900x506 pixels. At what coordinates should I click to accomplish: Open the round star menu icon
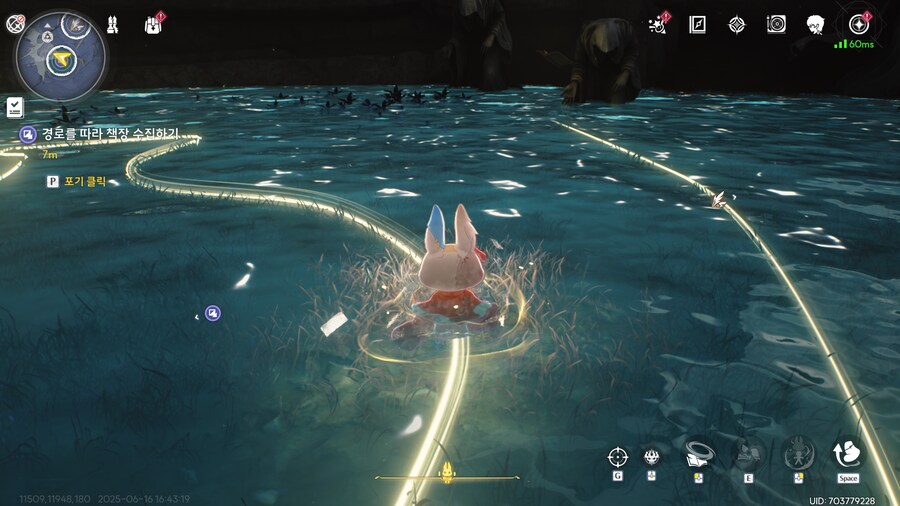point(858,24)
